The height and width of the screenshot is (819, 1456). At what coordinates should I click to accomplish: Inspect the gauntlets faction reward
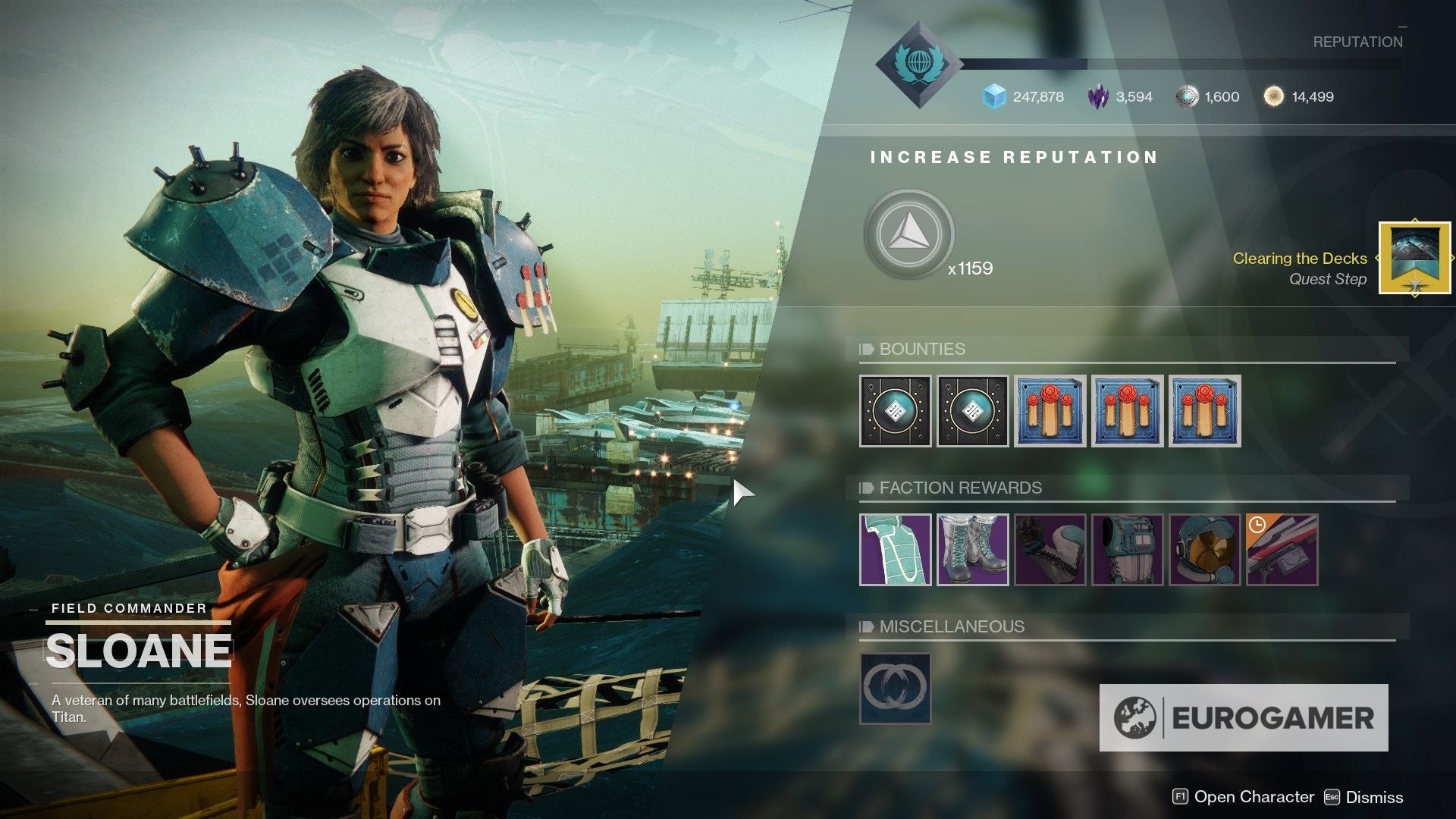[1050, 551]
